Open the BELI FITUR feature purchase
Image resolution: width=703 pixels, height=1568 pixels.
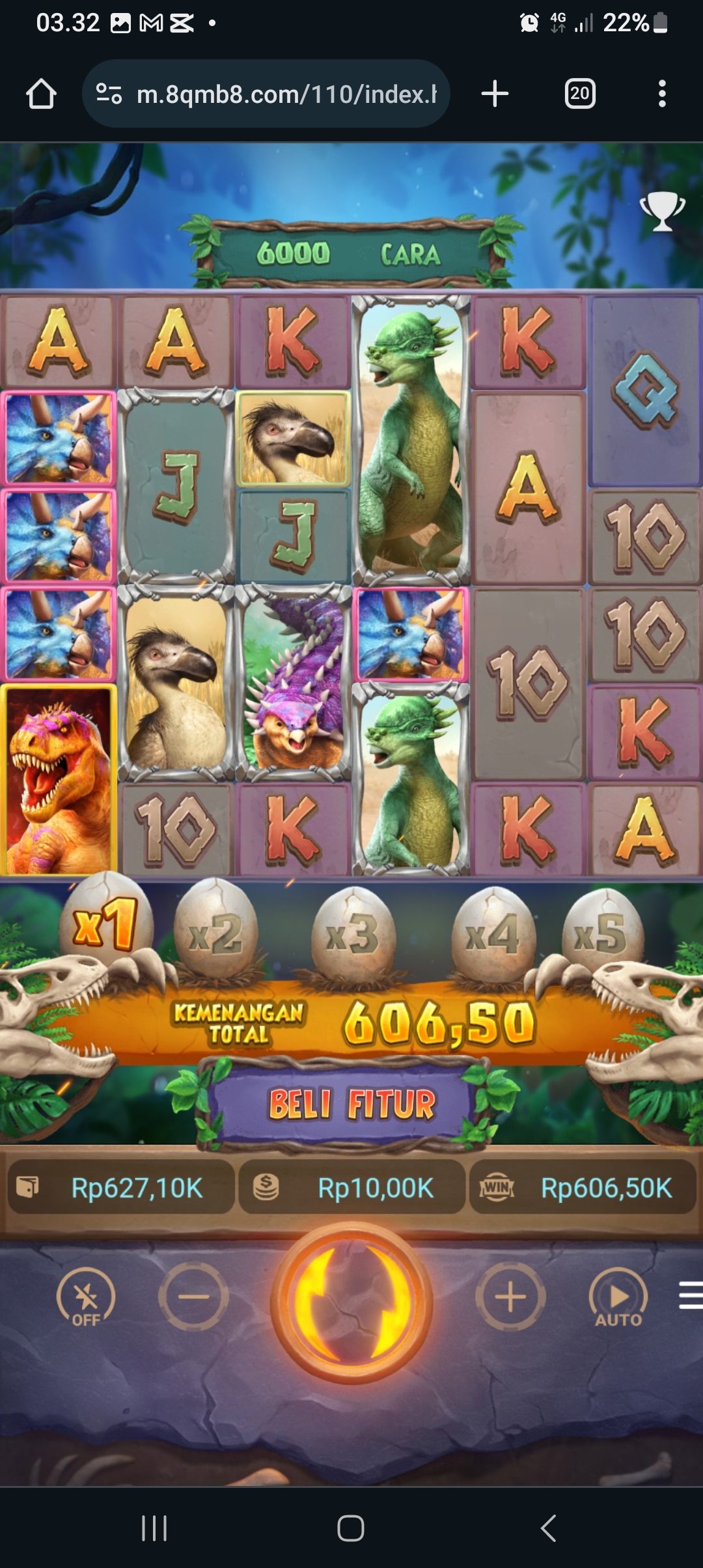[x=351, y=1104]
